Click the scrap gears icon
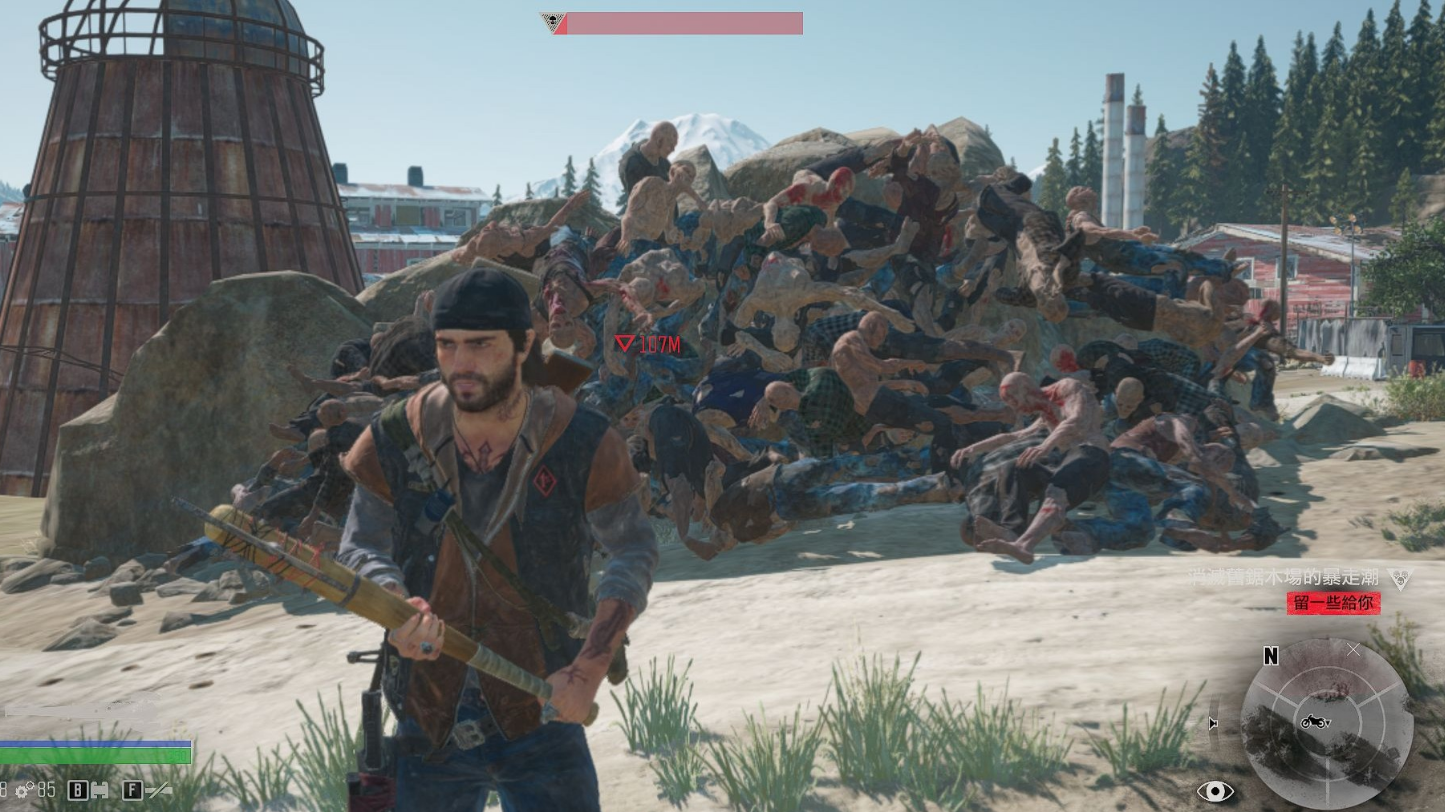Image resolution: width=1445 pixels, height=812 pixels. point(23,790)
